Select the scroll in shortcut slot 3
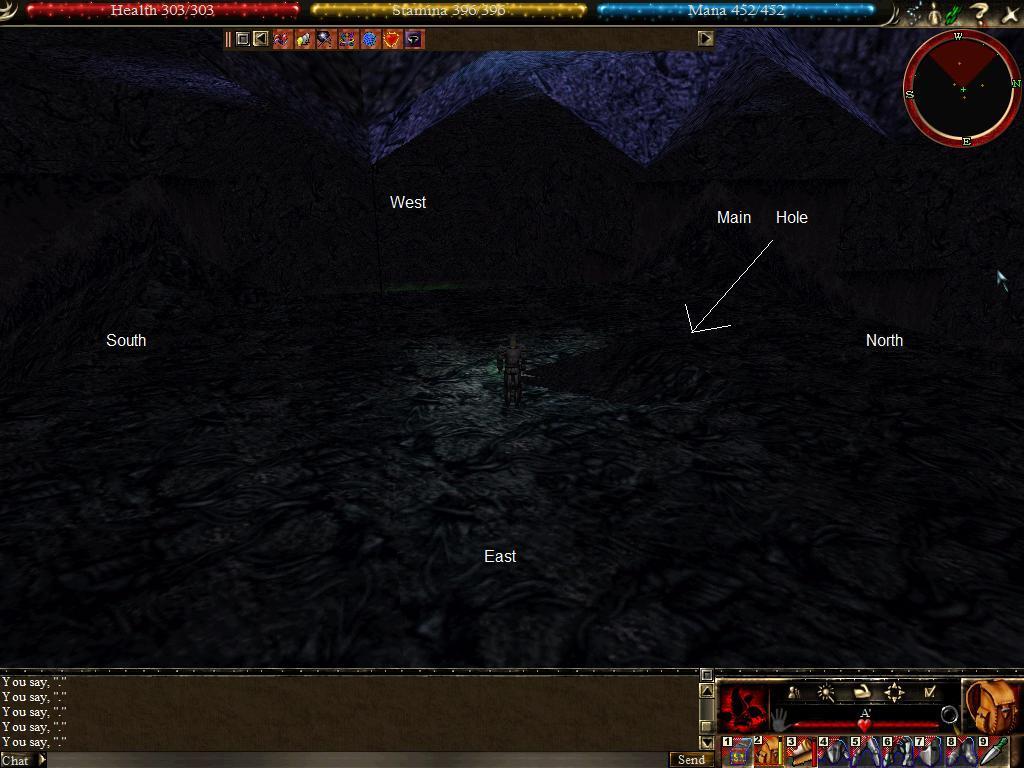This screenshot has width=1024, height=768. (801, 751)
